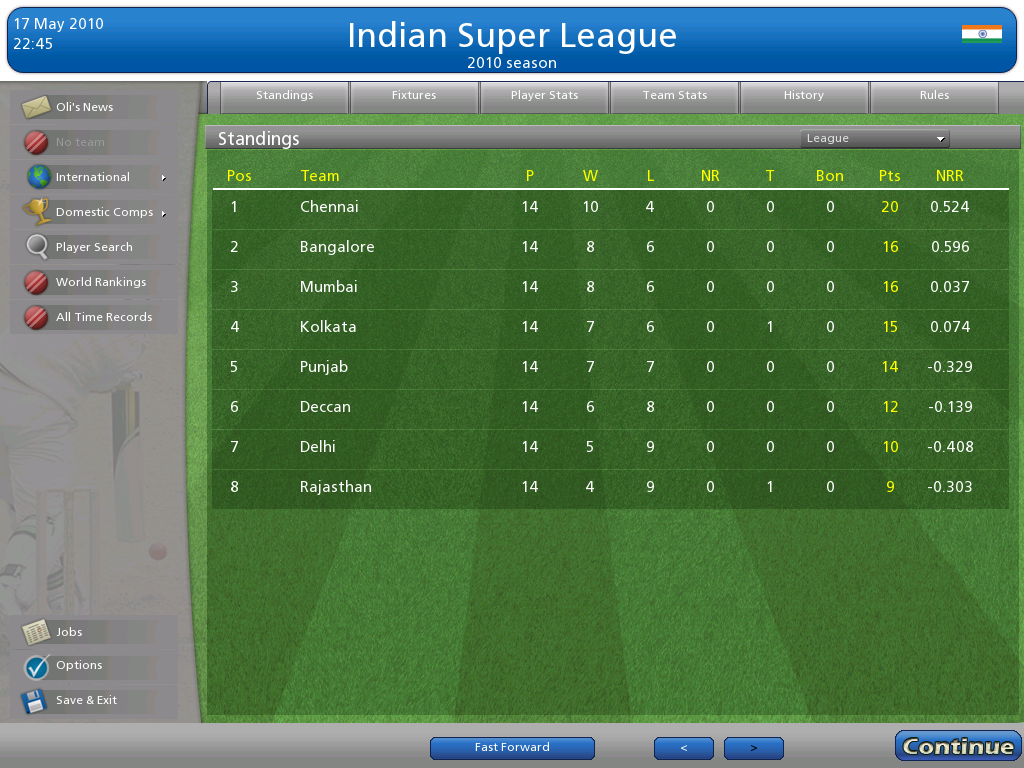The height and width of the screenshot is (768, 1024).
Task: Click the Fast Forward button
Action: (512, 748)
